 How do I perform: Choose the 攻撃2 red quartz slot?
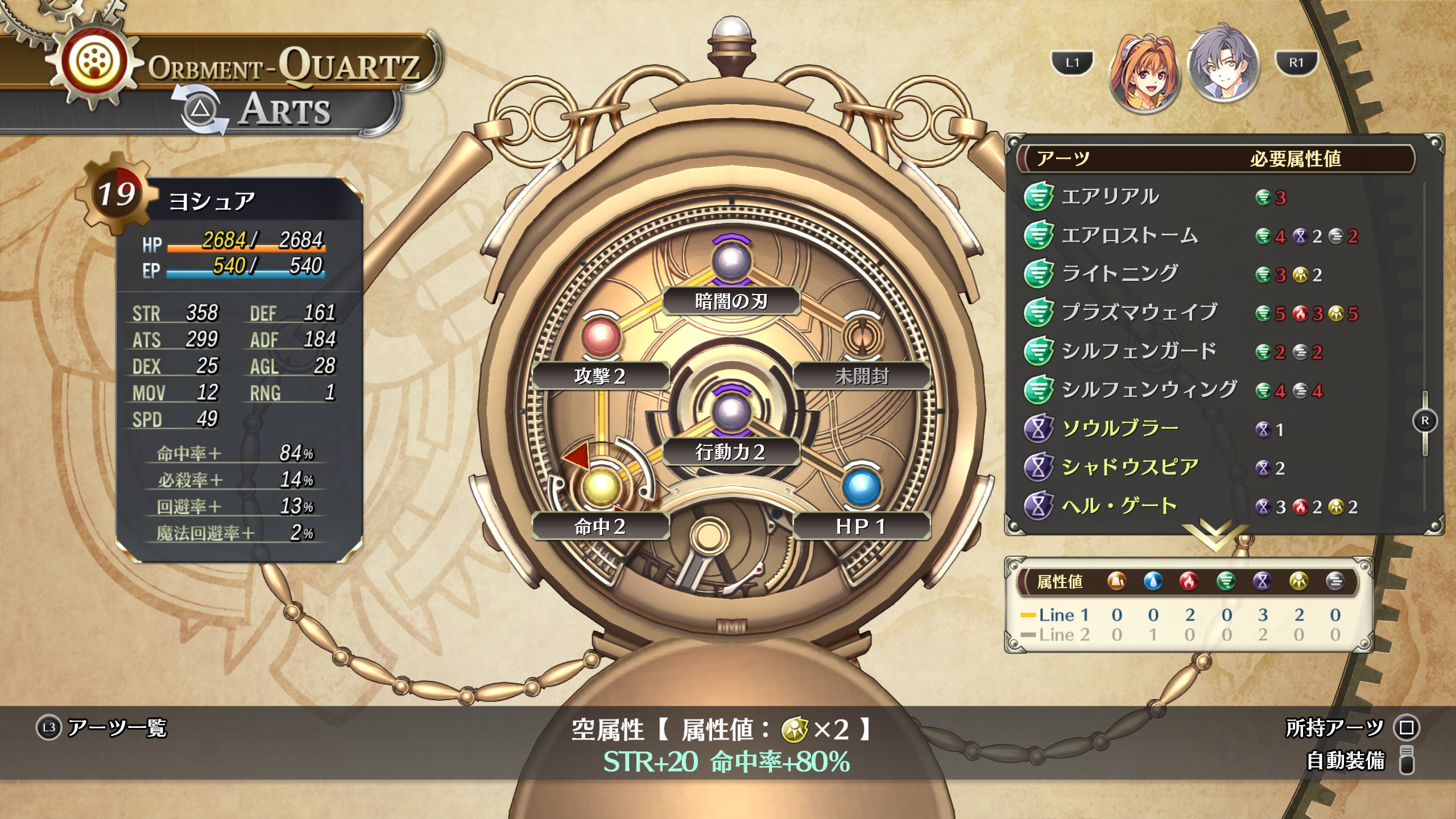click(601, 337)
